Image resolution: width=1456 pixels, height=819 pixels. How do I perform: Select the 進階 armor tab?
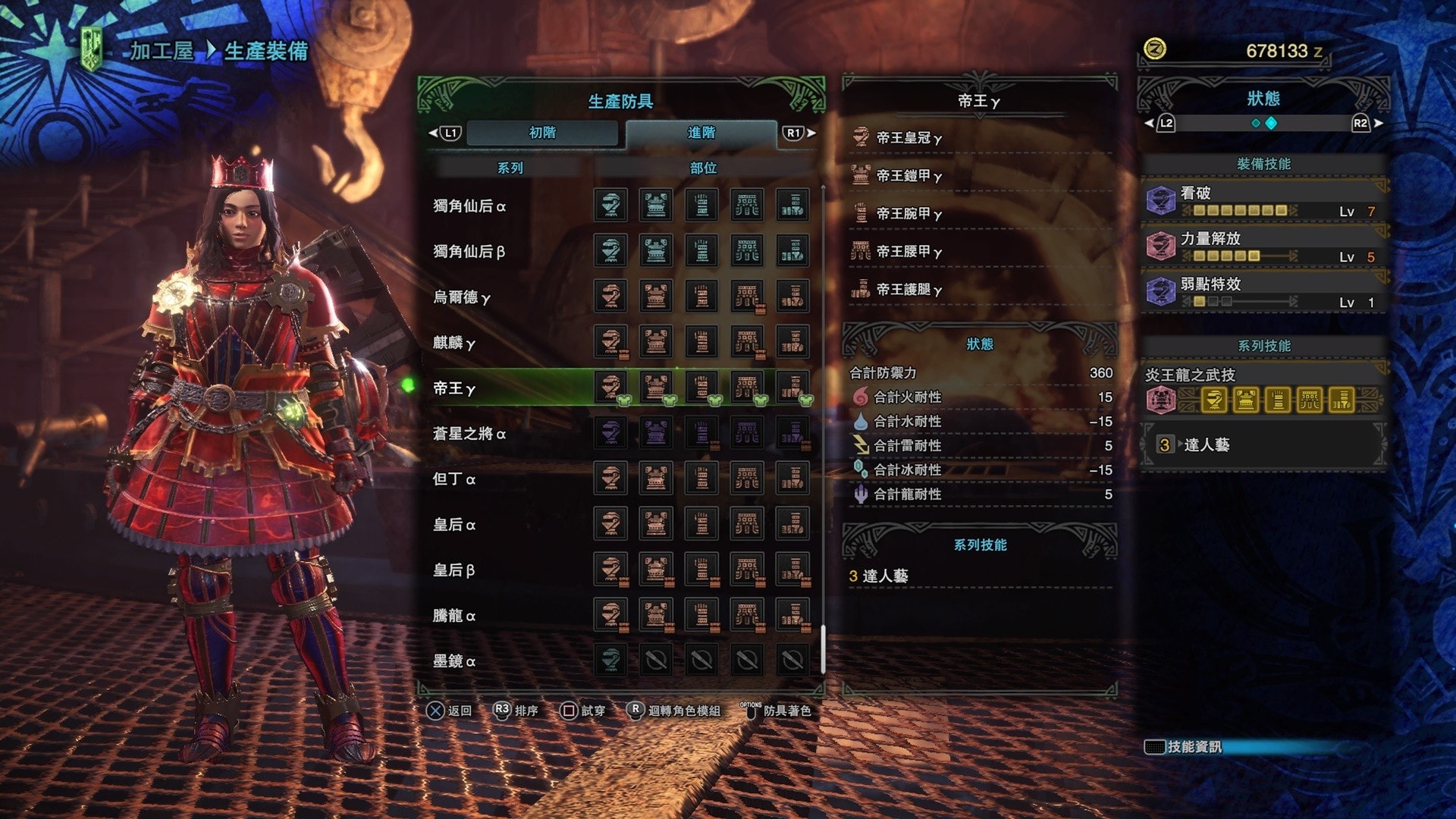click(701, 133)
